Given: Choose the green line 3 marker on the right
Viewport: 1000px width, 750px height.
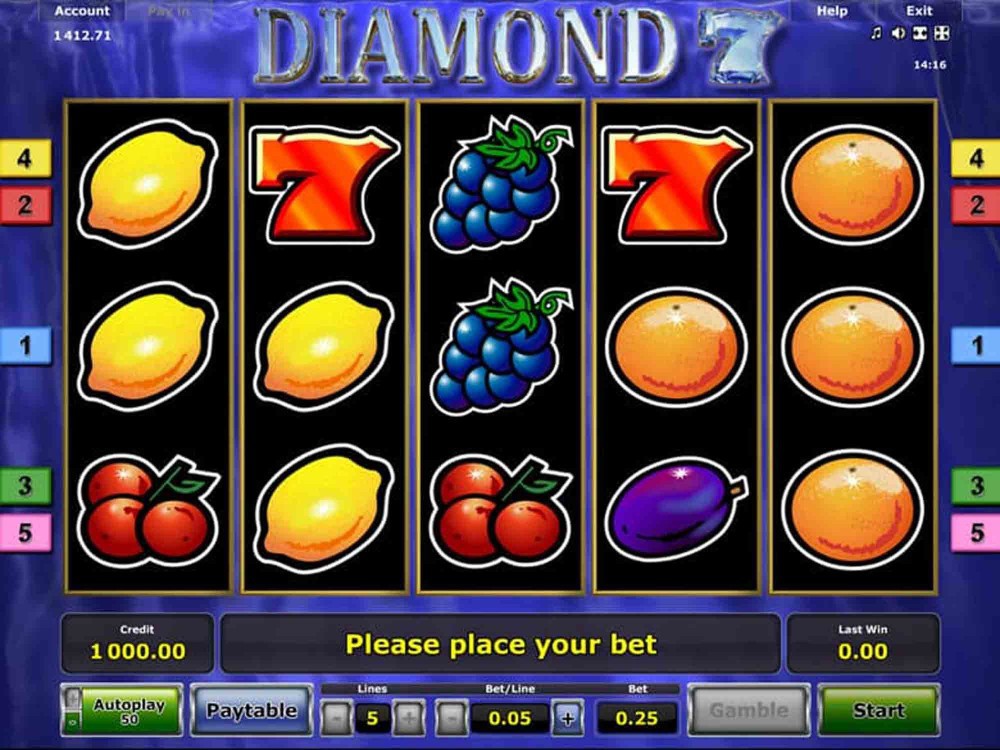Looking at the screenshot, I should pyautogui.click(x=975, y=486).
